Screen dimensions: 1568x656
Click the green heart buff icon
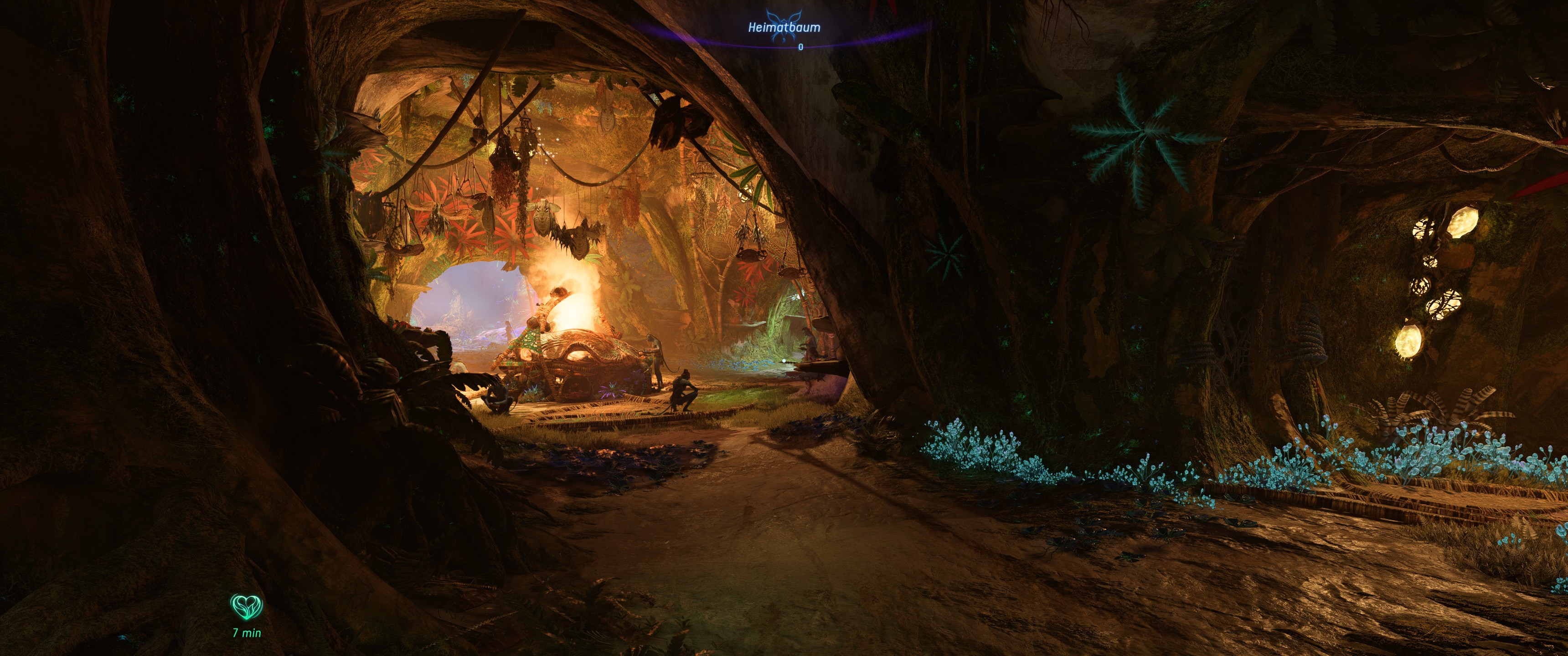[247, 606]
